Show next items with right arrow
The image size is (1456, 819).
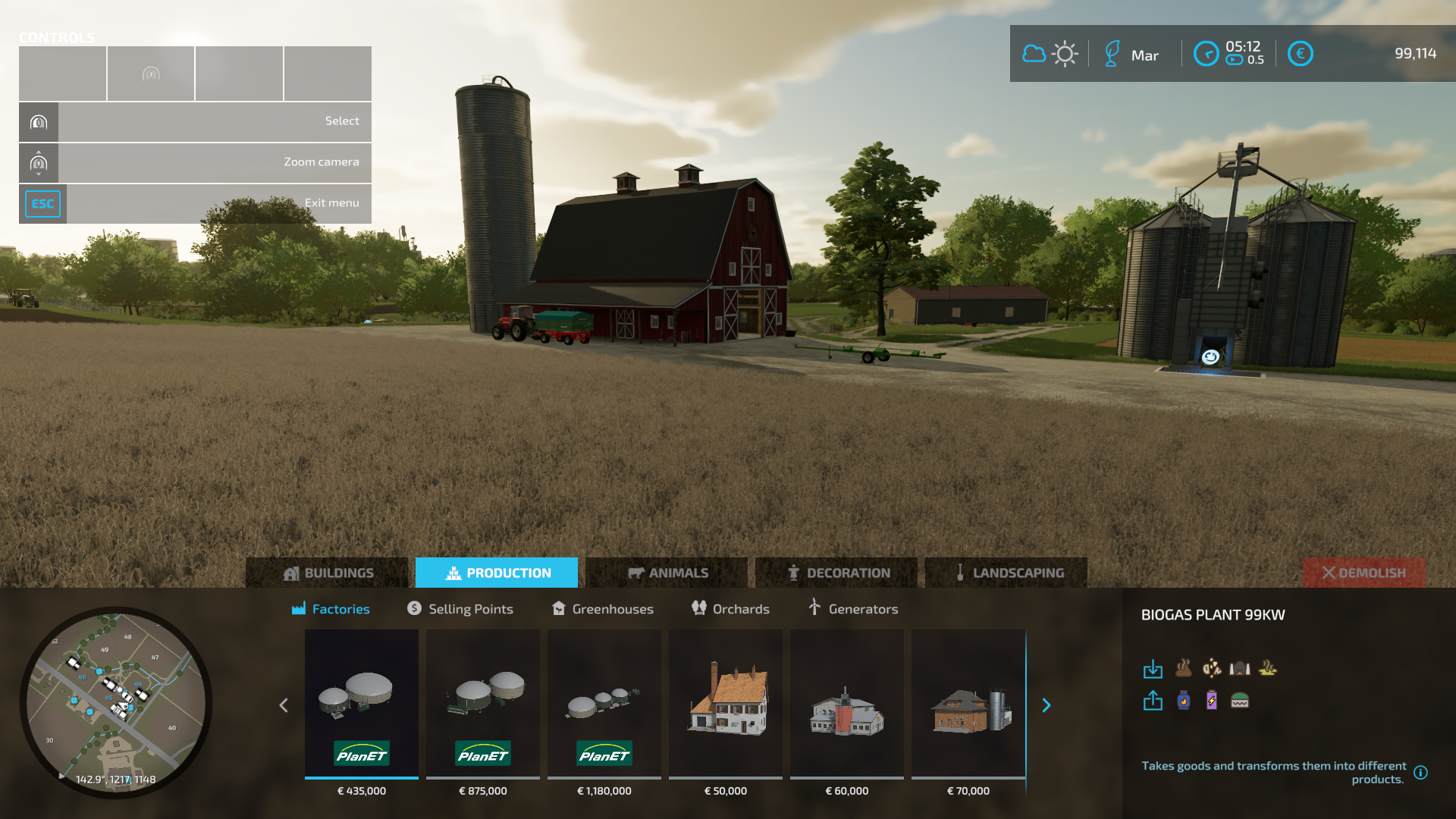(1046, 705)
